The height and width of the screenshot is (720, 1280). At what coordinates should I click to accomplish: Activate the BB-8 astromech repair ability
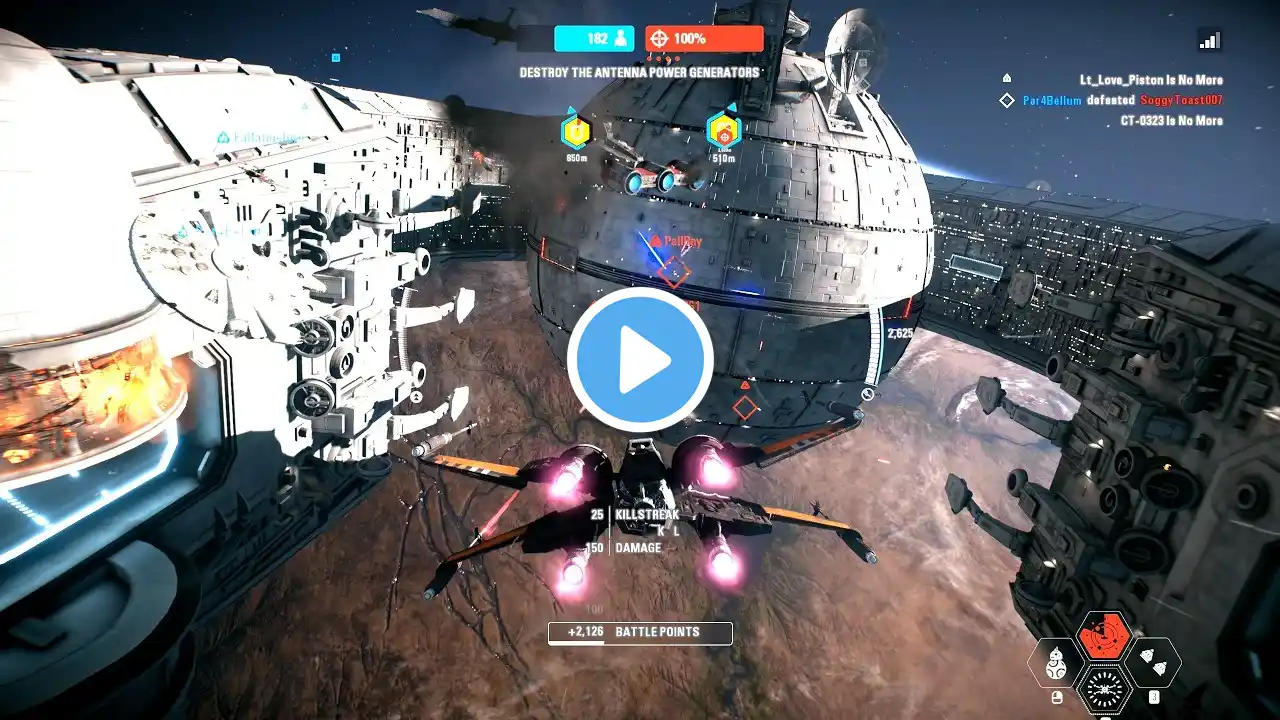coord(1055,662)
